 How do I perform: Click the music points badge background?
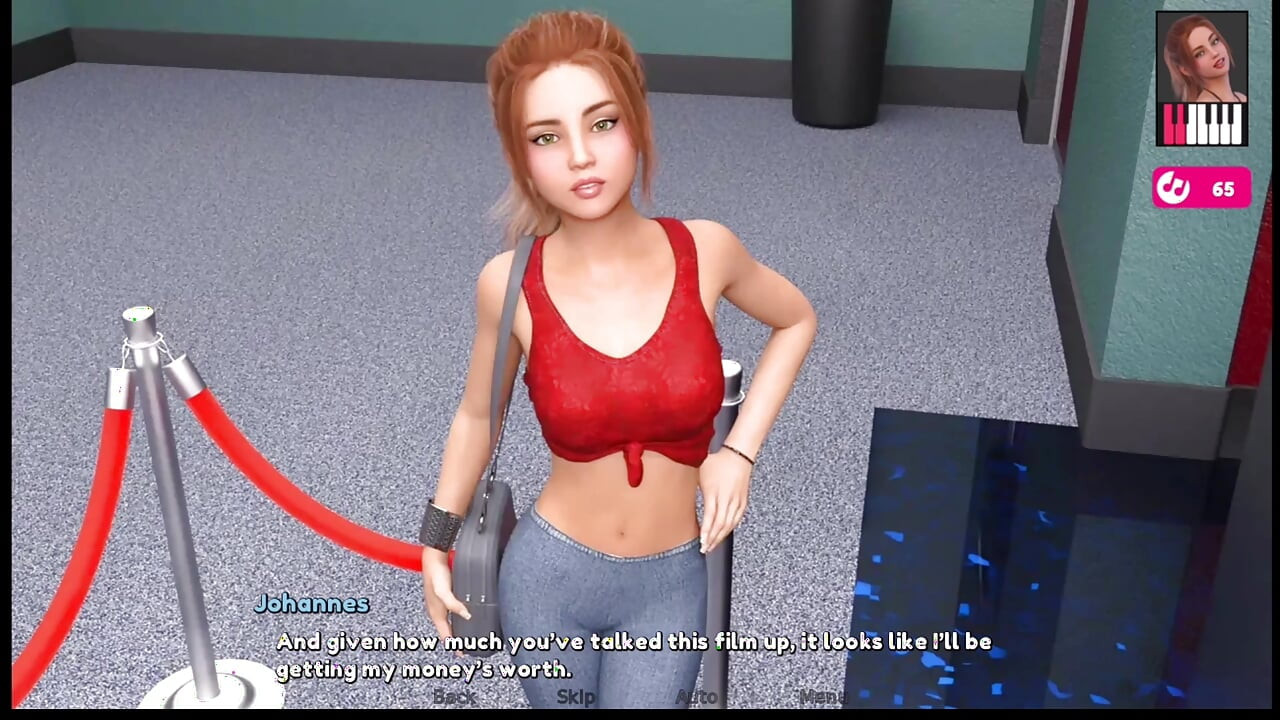pyautogui.click(x=1201, y=188)
